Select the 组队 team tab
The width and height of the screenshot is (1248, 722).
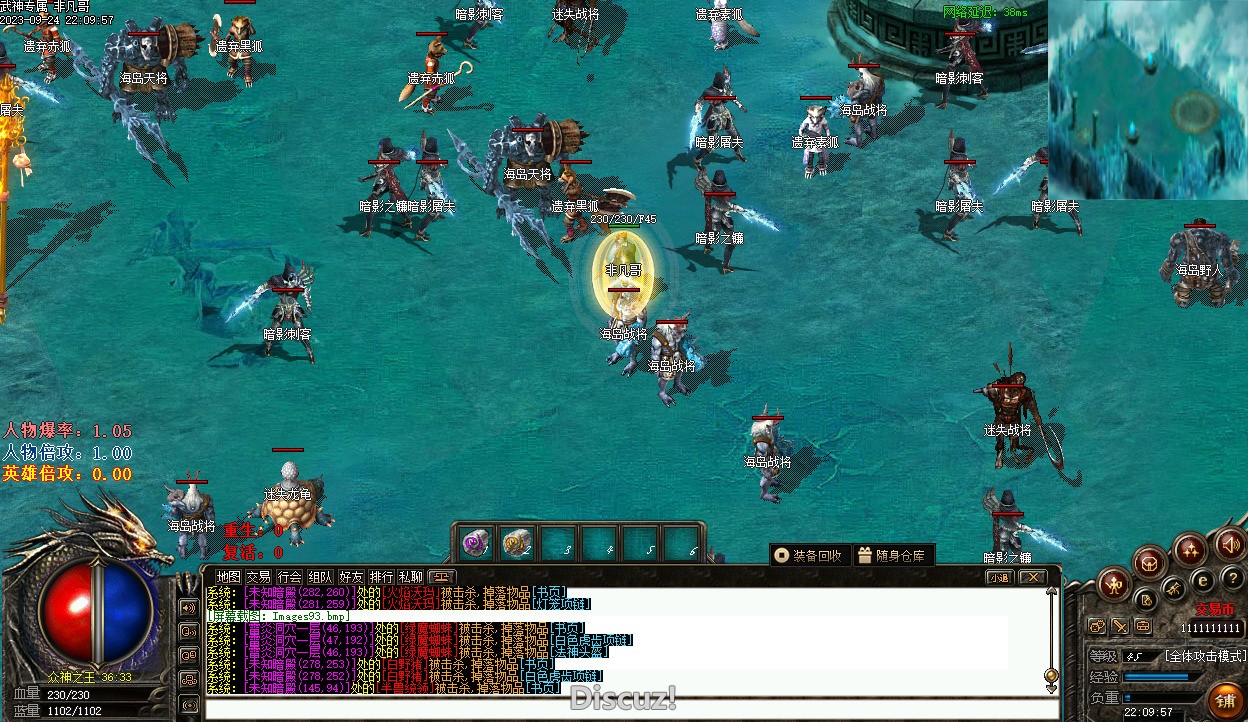coord(320,577)
